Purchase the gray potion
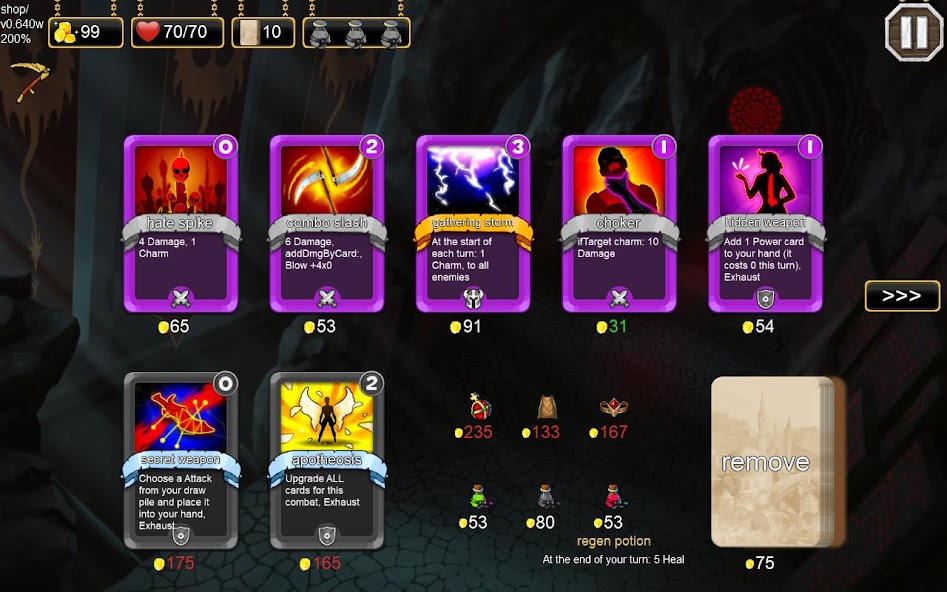 546,496
